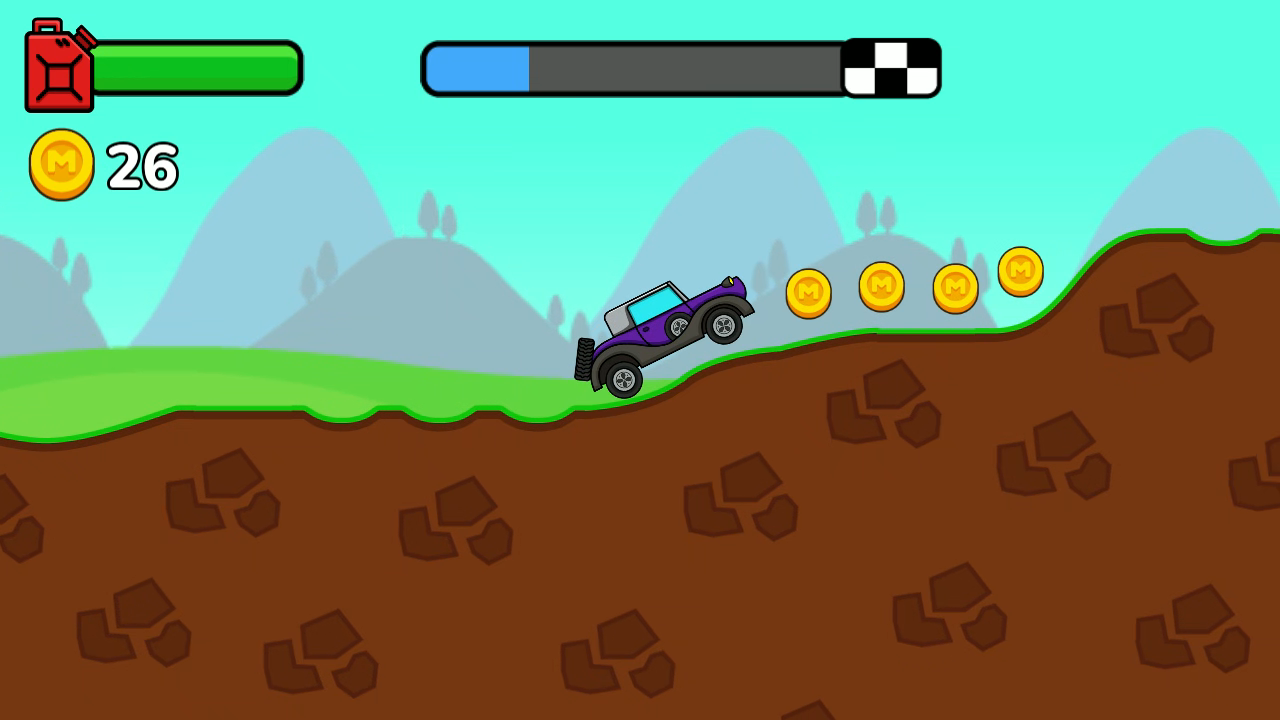Click the coin count number 26
Screen dimensions: 1280x720
coord(143,166)
